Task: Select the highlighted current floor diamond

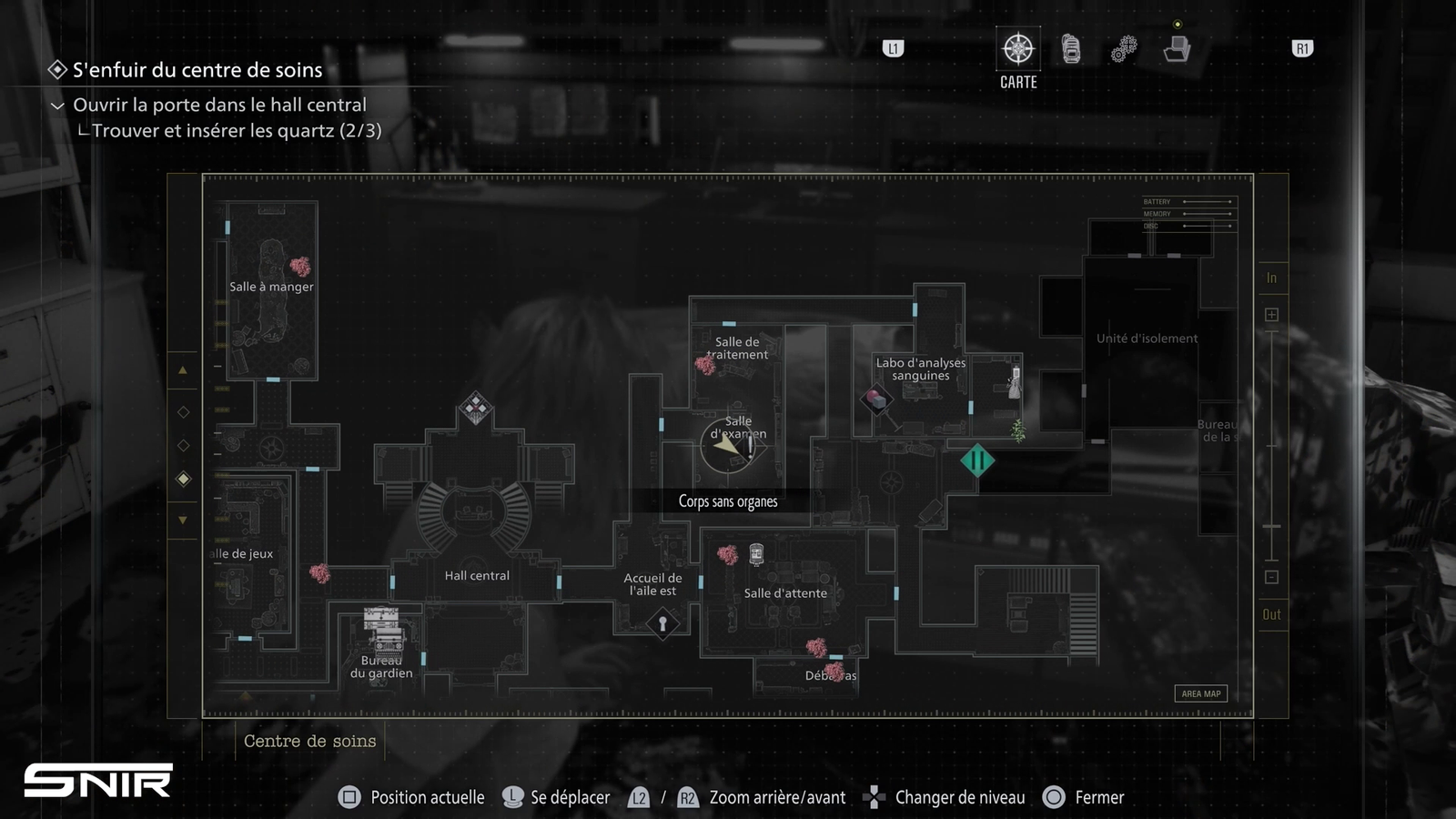Action: pos(183,479)
